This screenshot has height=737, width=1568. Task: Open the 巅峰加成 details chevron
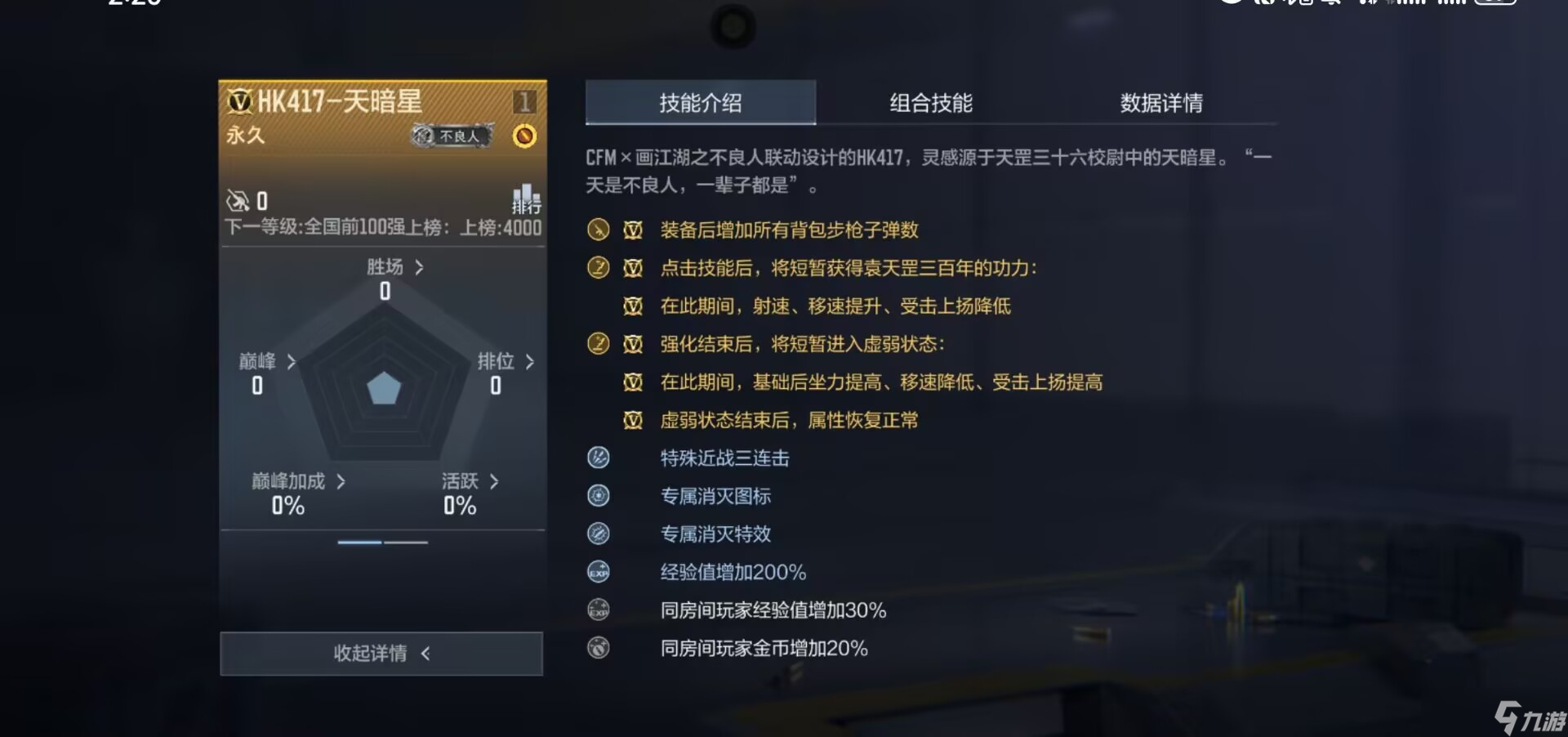[x=343, y=481]
